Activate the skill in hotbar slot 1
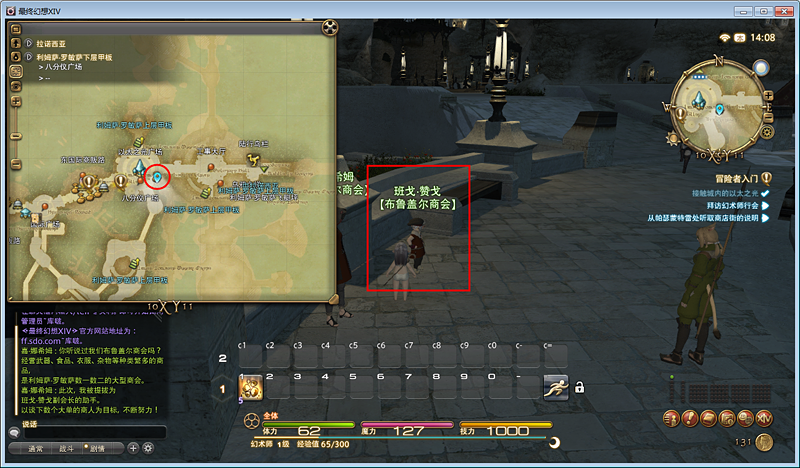 point(249,387)
